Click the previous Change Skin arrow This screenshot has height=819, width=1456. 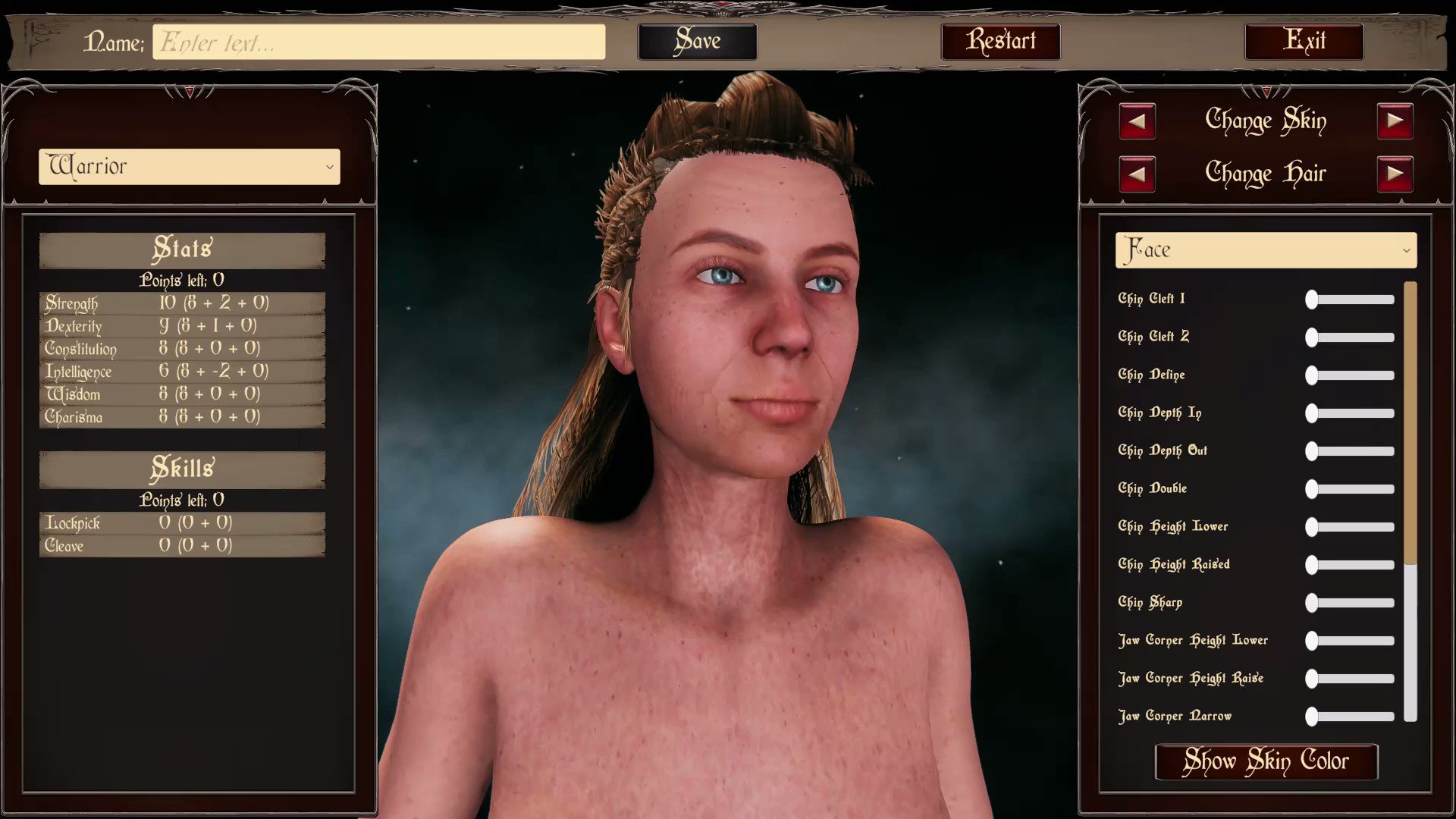1137,121
